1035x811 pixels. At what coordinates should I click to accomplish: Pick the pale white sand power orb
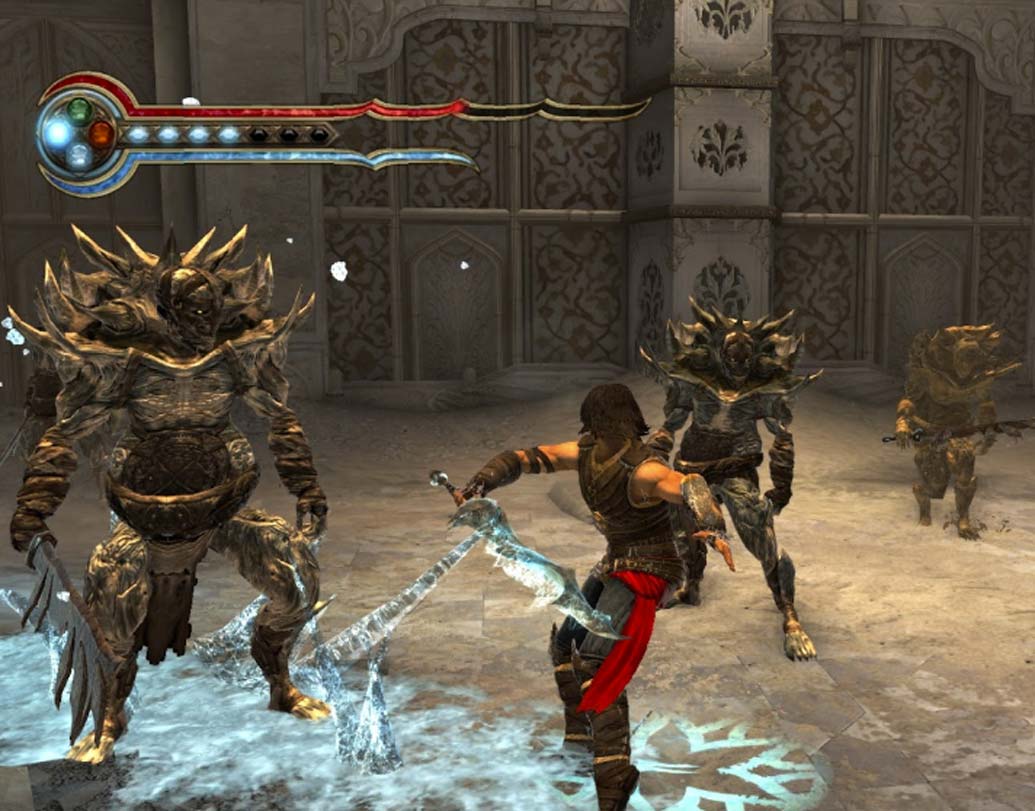click(80, 155)
